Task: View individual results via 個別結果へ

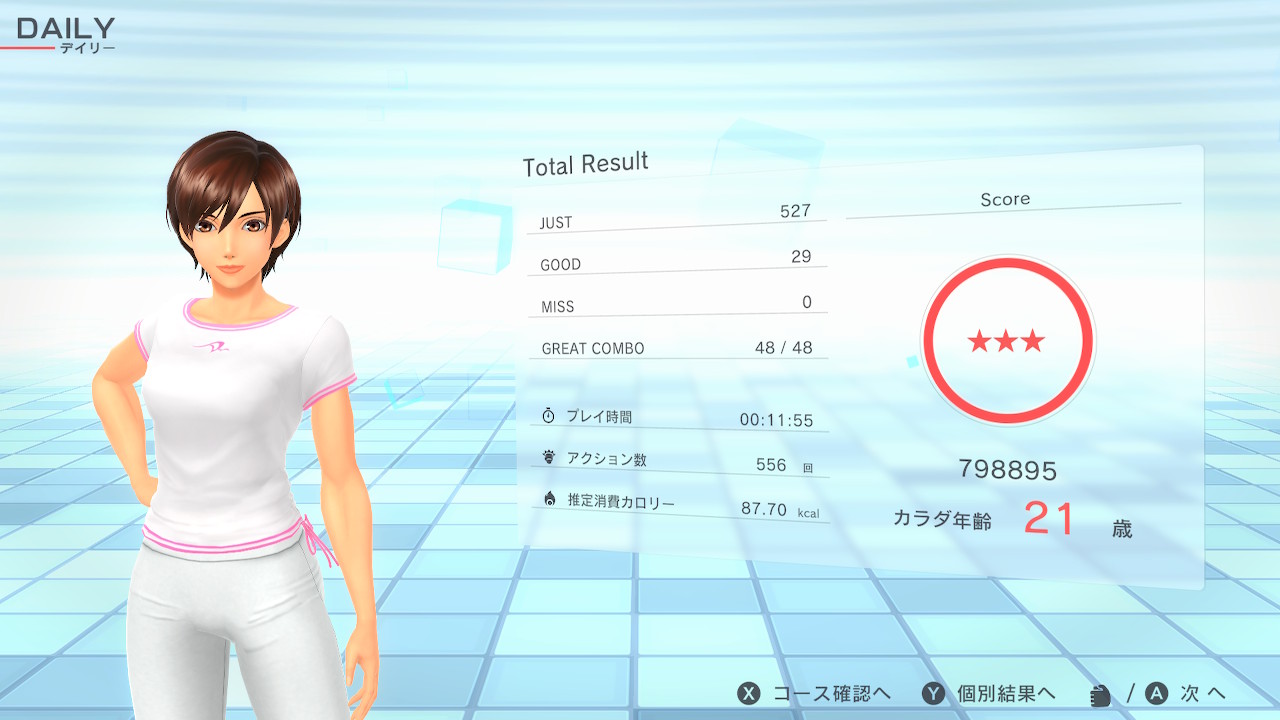Action: tap(989, 694)
